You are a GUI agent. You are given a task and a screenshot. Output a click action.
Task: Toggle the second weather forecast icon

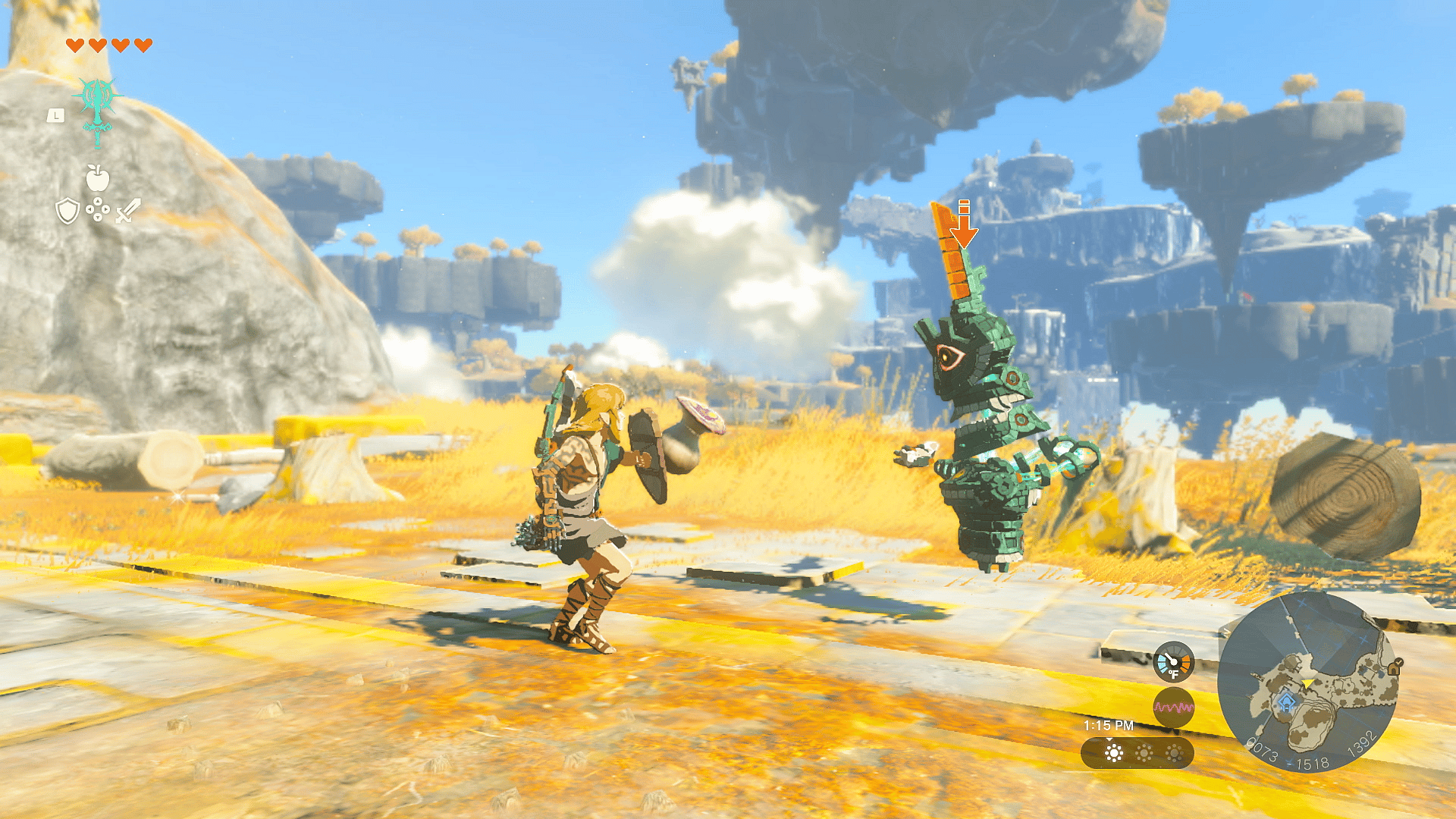1144,753
